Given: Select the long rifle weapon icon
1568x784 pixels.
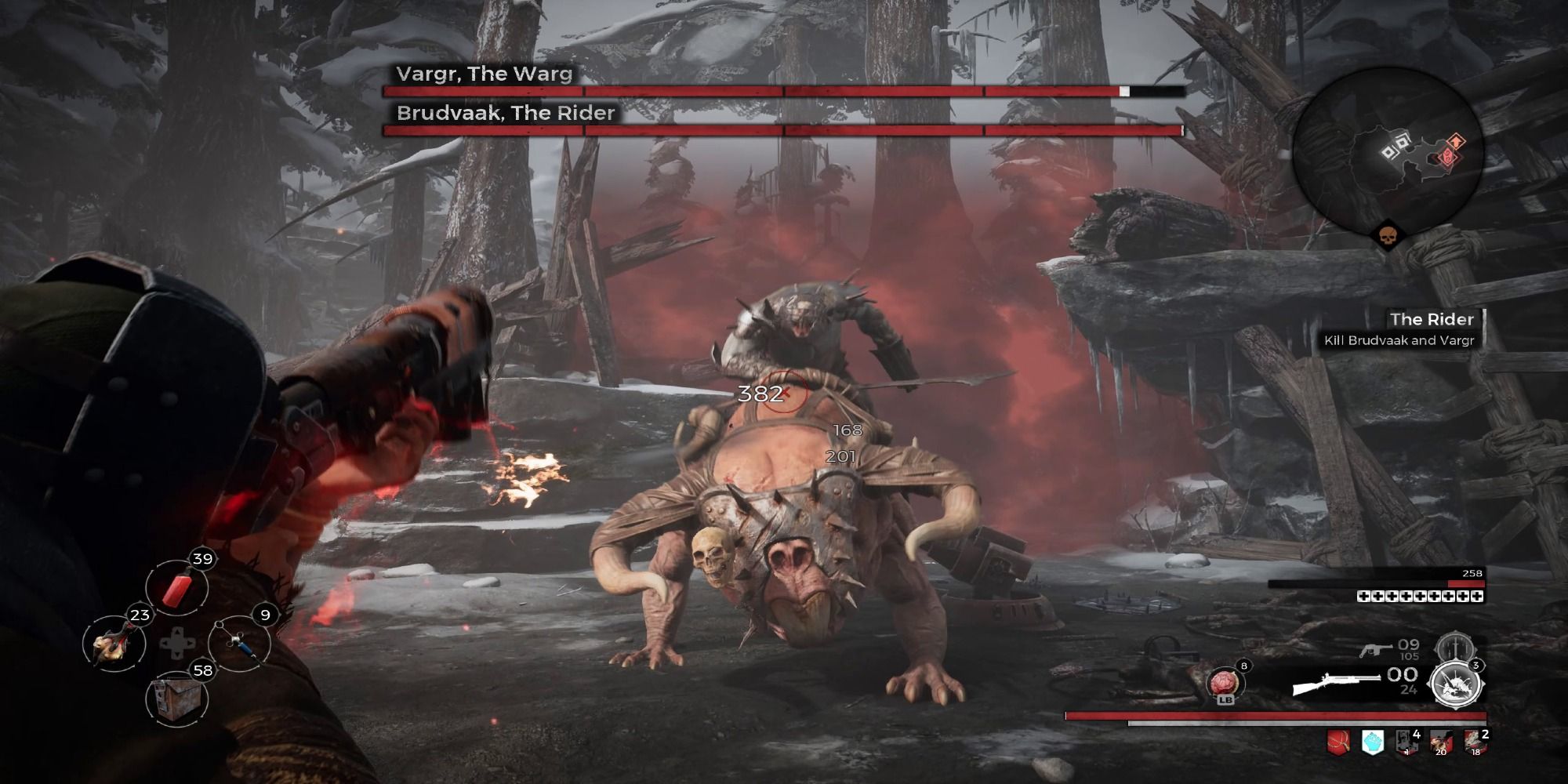Looking at the screenshot, I should tap(1337, 684).
